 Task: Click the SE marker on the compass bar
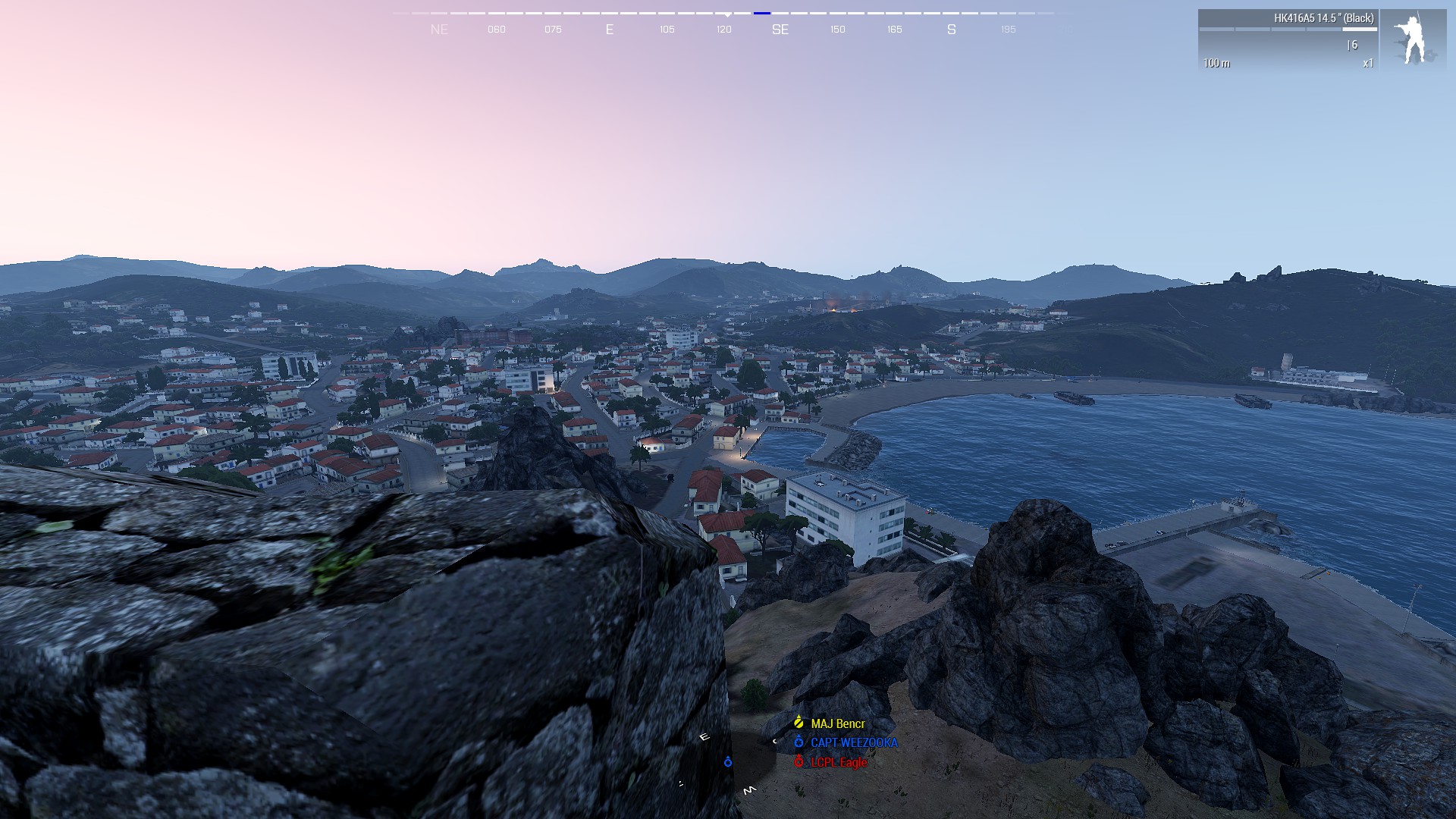780,30
